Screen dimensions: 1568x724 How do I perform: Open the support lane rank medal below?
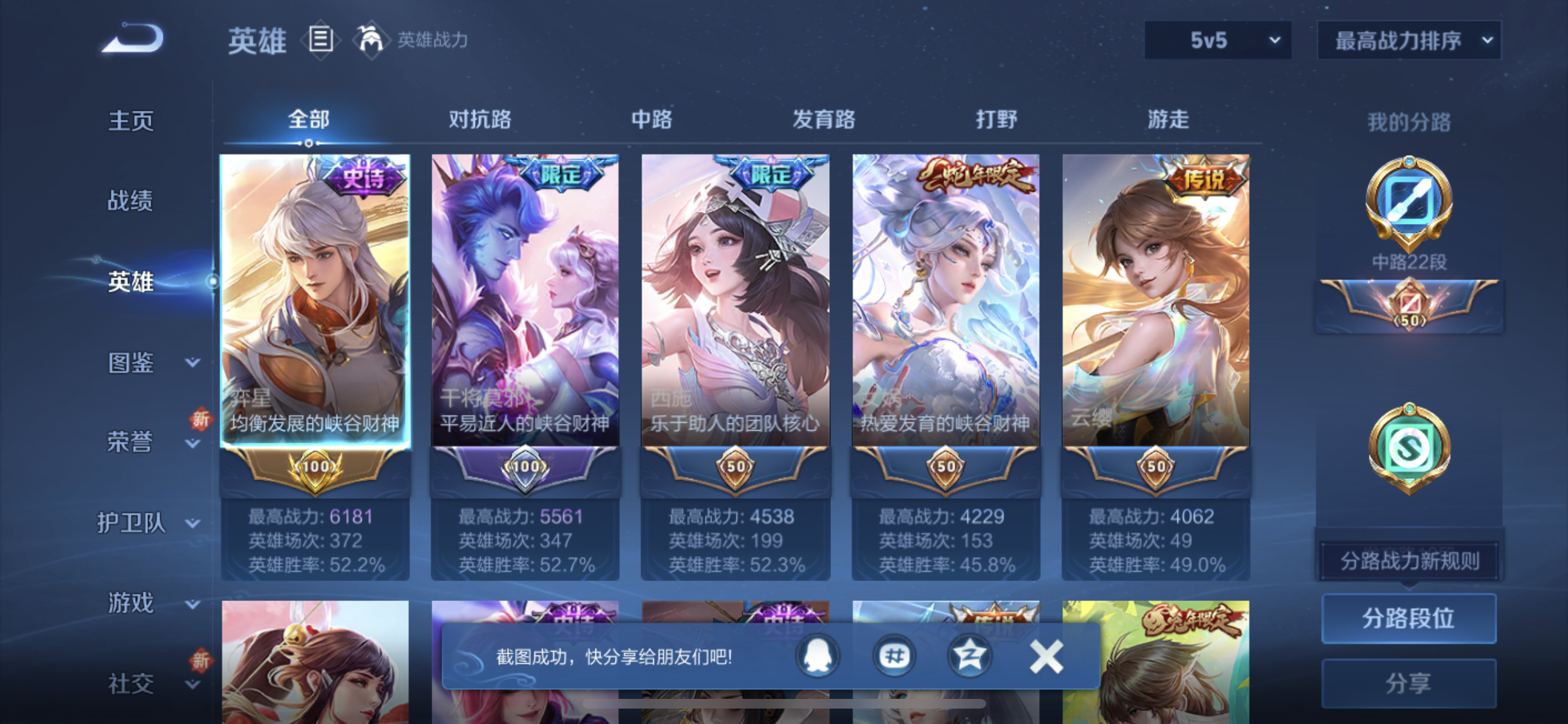[1409, 450]
